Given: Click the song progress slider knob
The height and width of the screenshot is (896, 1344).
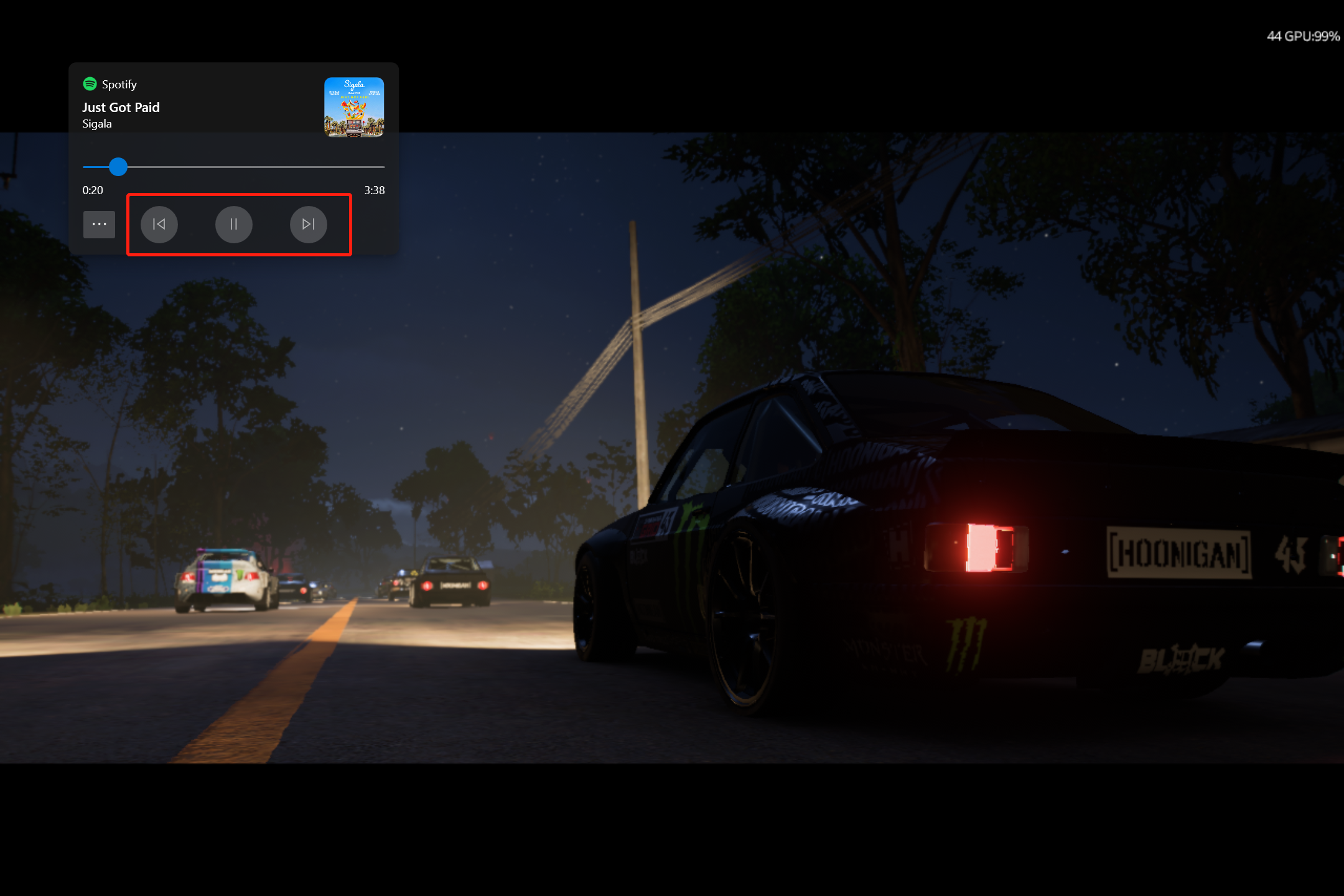Looking at the screenshot, I should click(118, 167).
